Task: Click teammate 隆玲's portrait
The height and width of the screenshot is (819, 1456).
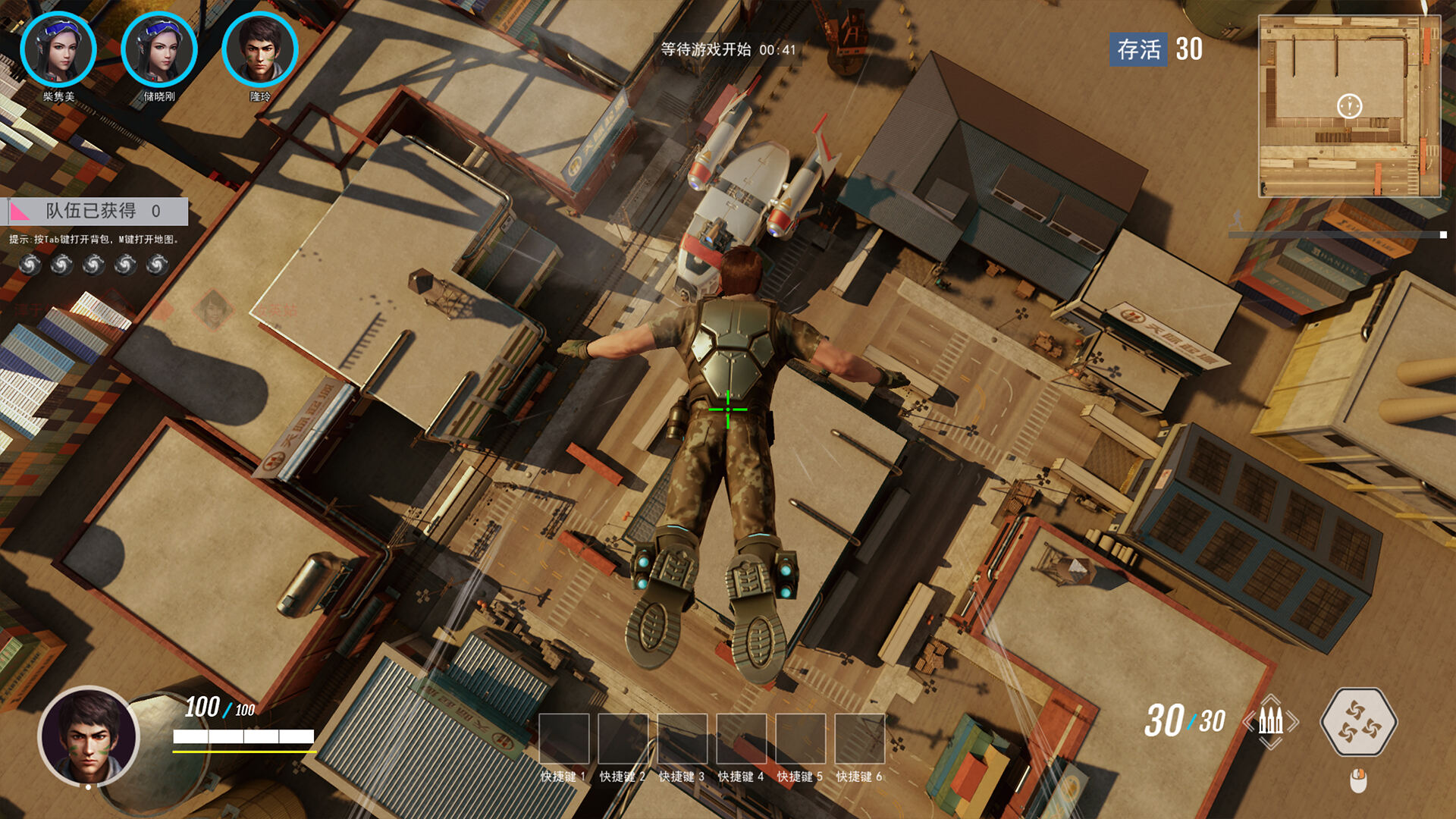Action: click(260, 50)
